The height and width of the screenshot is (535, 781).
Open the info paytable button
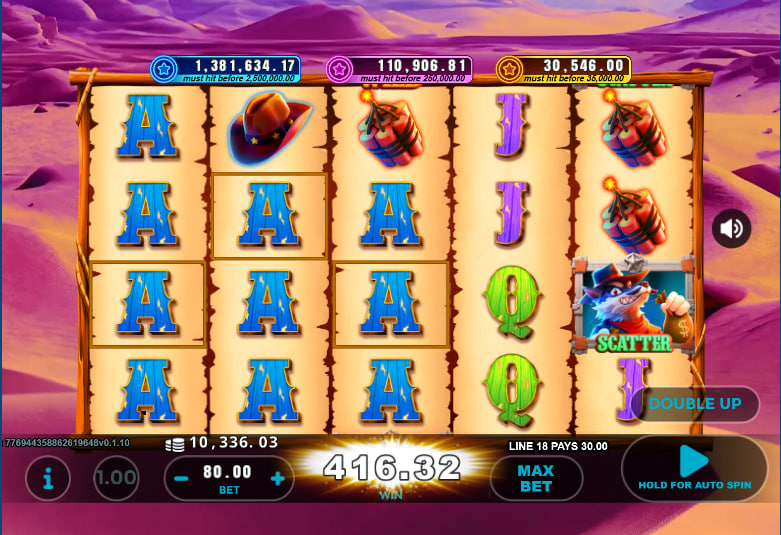pos(47,479)
